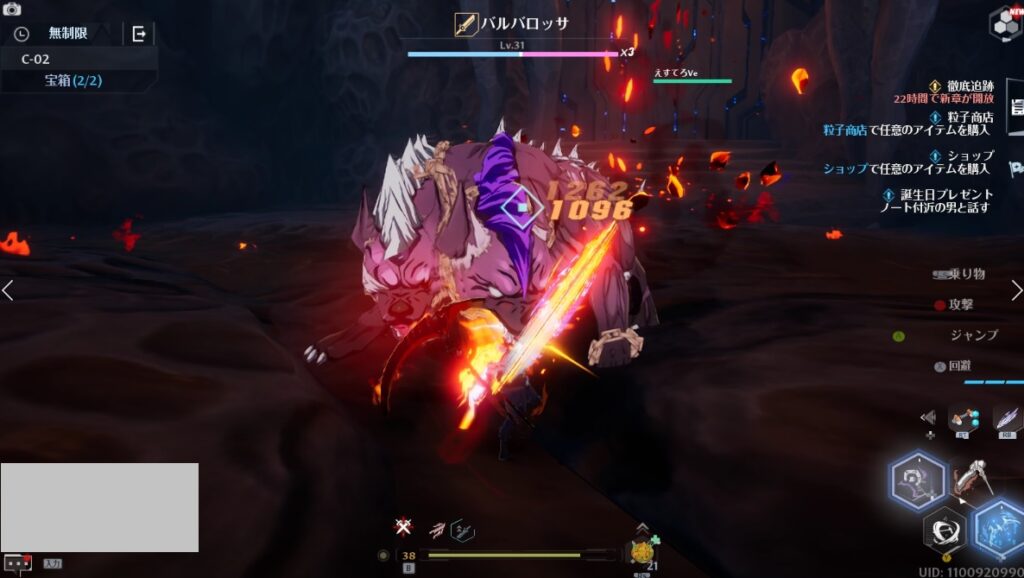Activate the purple feather relic icon
The width and height of the screenshot is (1024, 578).
[x=1006, y=418]
